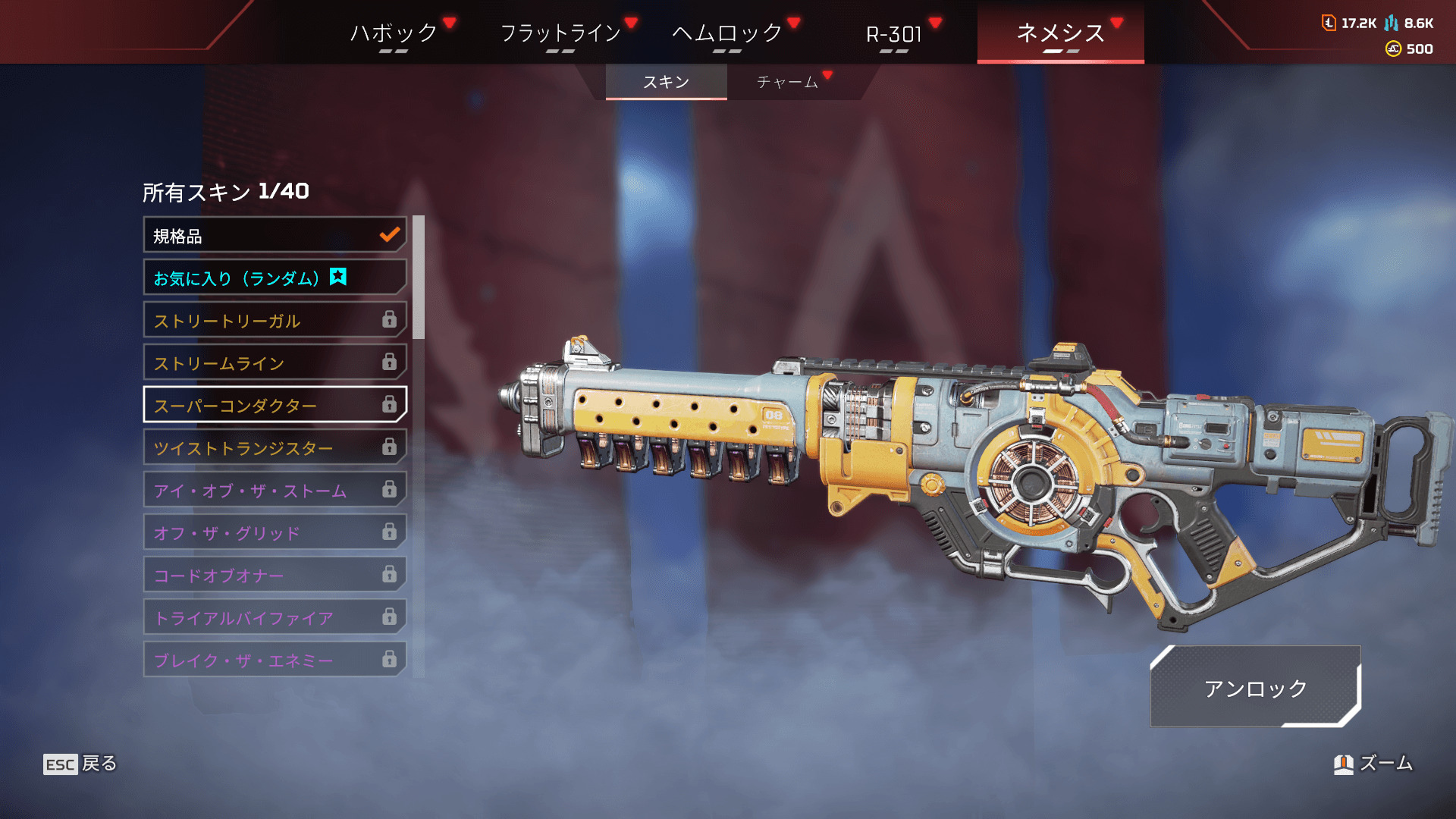Screen dimensions: 1456x819
Task: Choose お気に入り（ランダム）skin option
Action: point(275,278)
